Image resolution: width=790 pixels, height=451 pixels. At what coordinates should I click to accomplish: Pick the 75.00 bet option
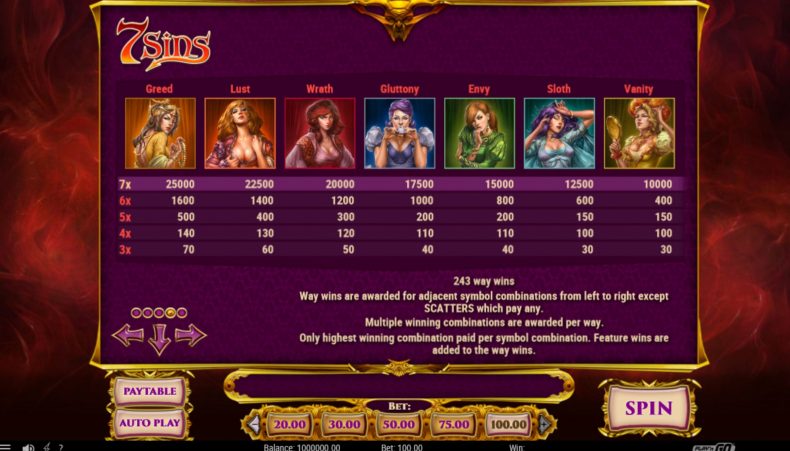click(454, 424)
